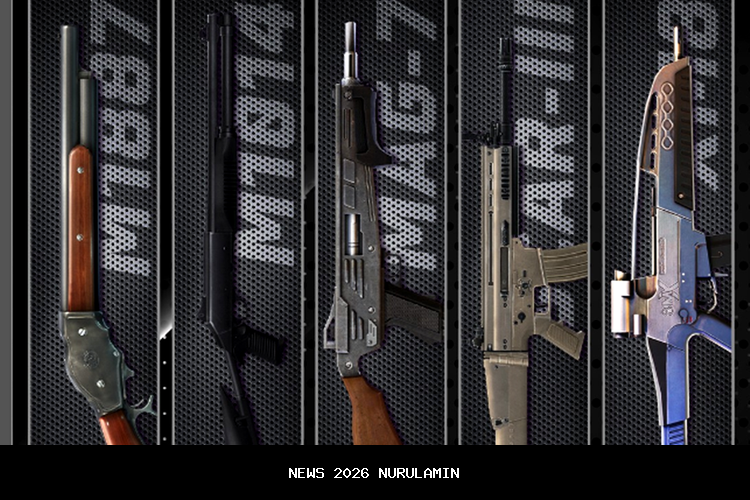
Task: Pick the MAG-7 shotgun panel
Action: pos(381,222)
